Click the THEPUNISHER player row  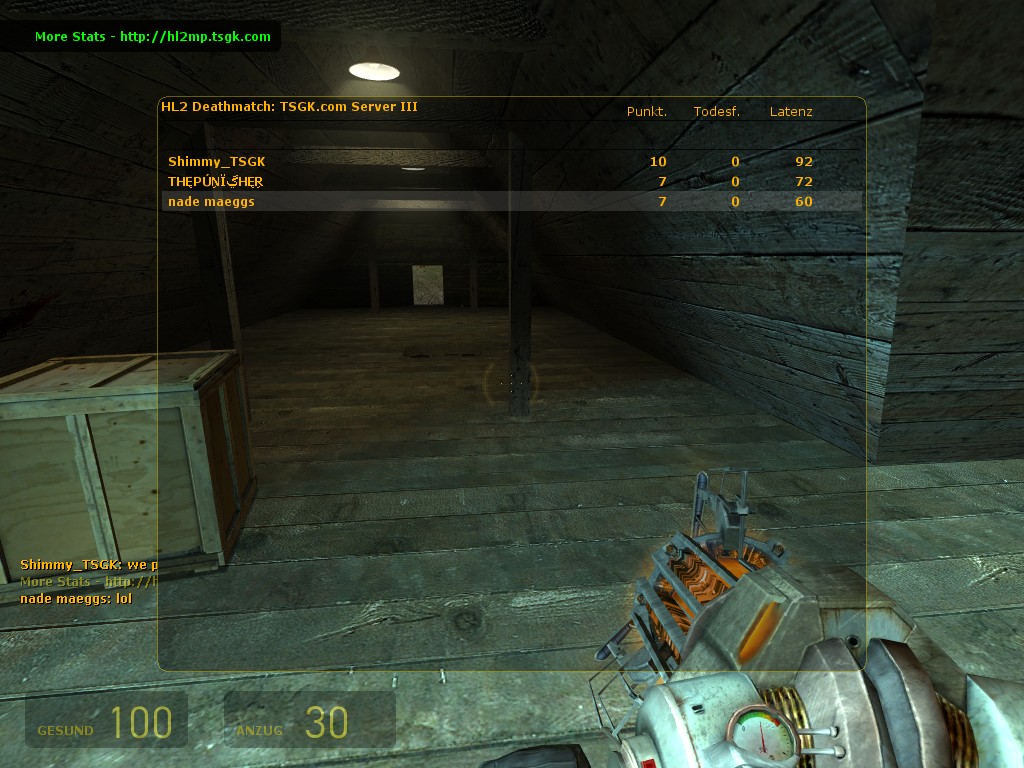pyautogui.click(x=216, y=181)
